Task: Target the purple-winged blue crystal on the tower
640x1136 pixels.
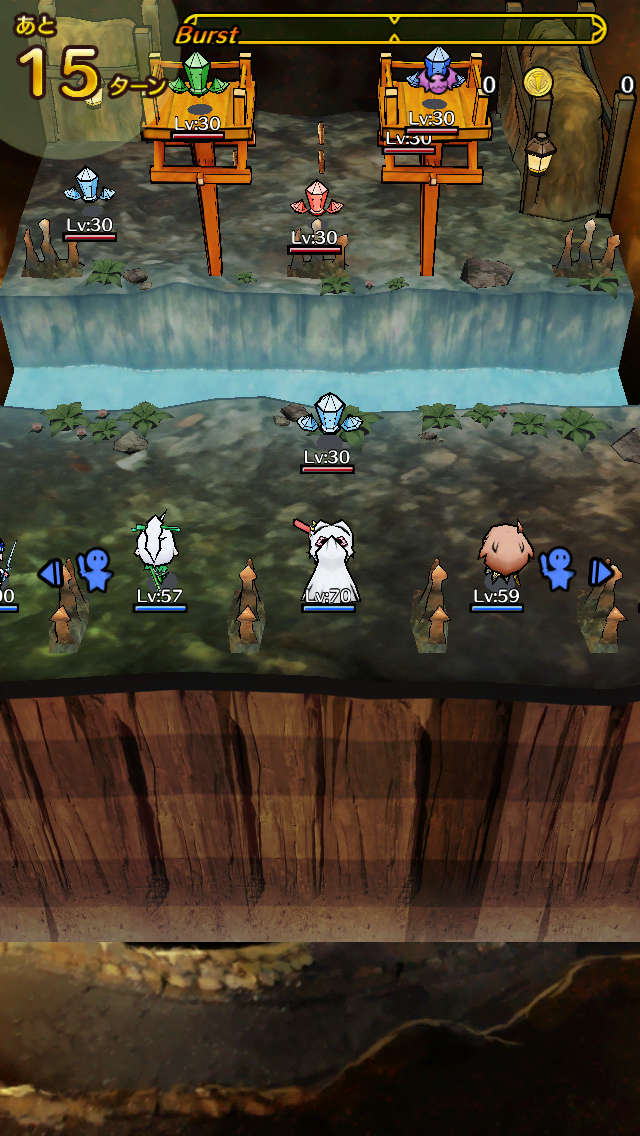Action: (435, 72)
